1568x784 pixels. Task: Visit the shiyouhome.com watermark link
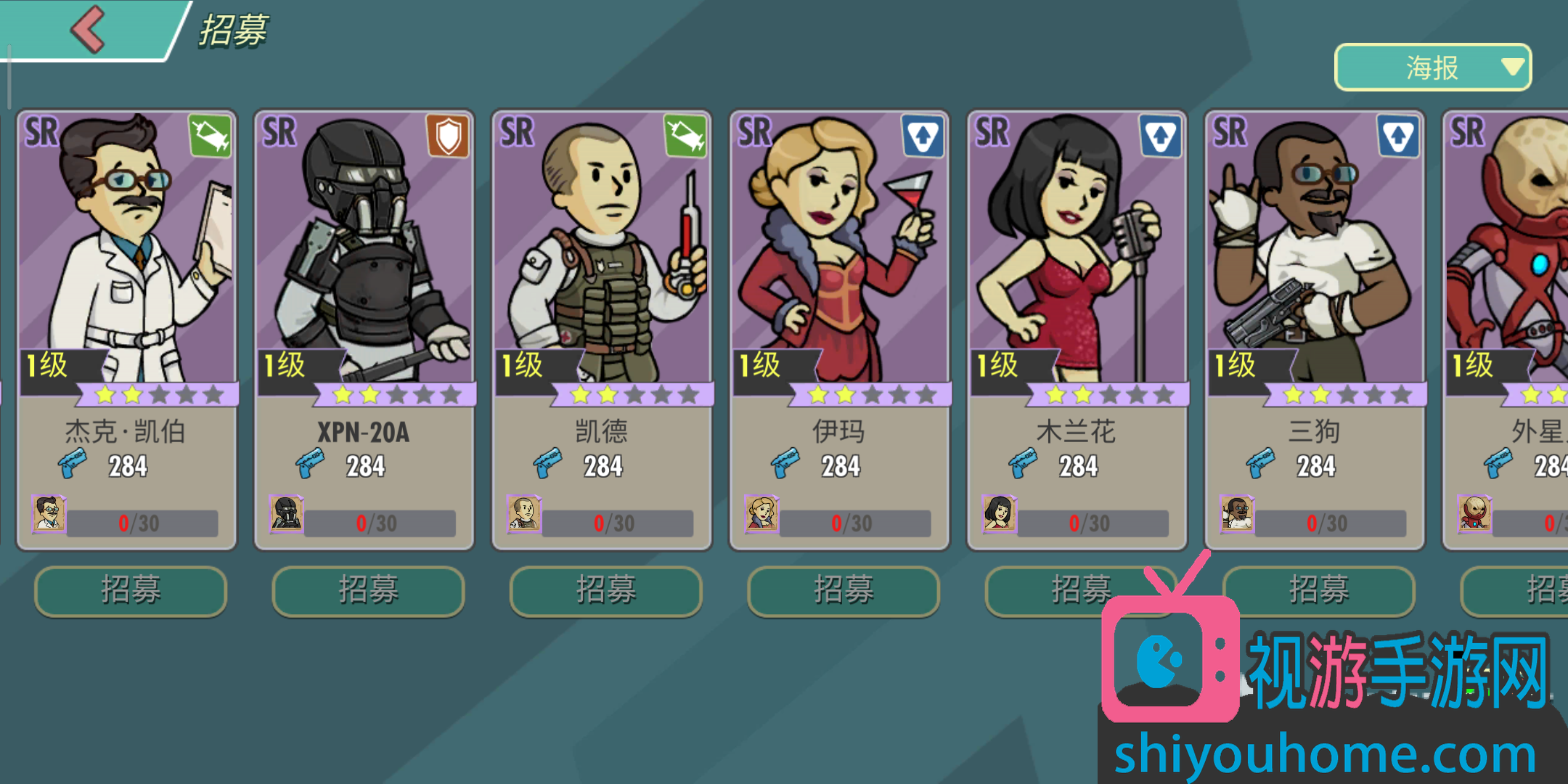1325,755
